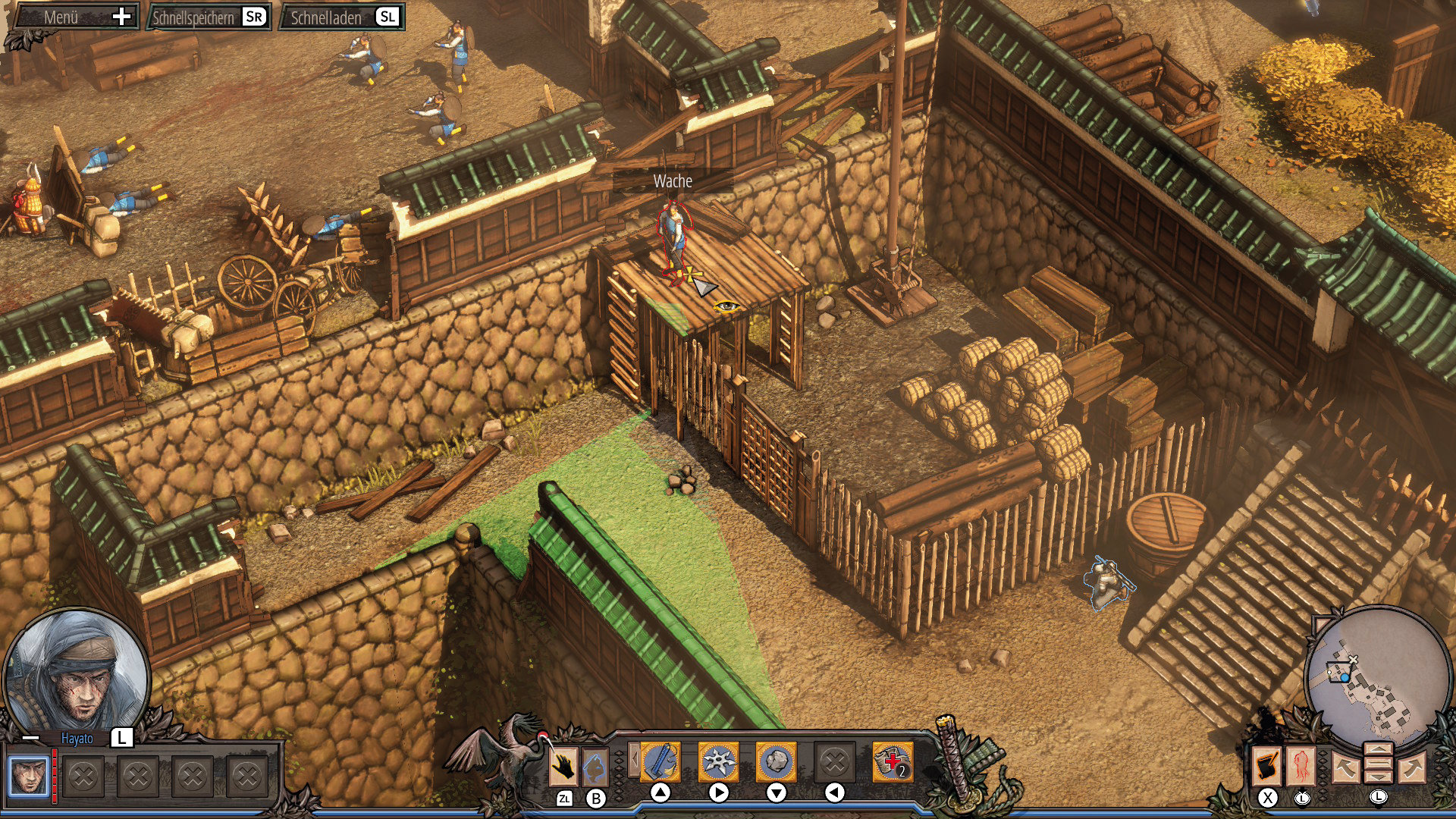Activate the red figure silhouette icon

click(1301, 766)
